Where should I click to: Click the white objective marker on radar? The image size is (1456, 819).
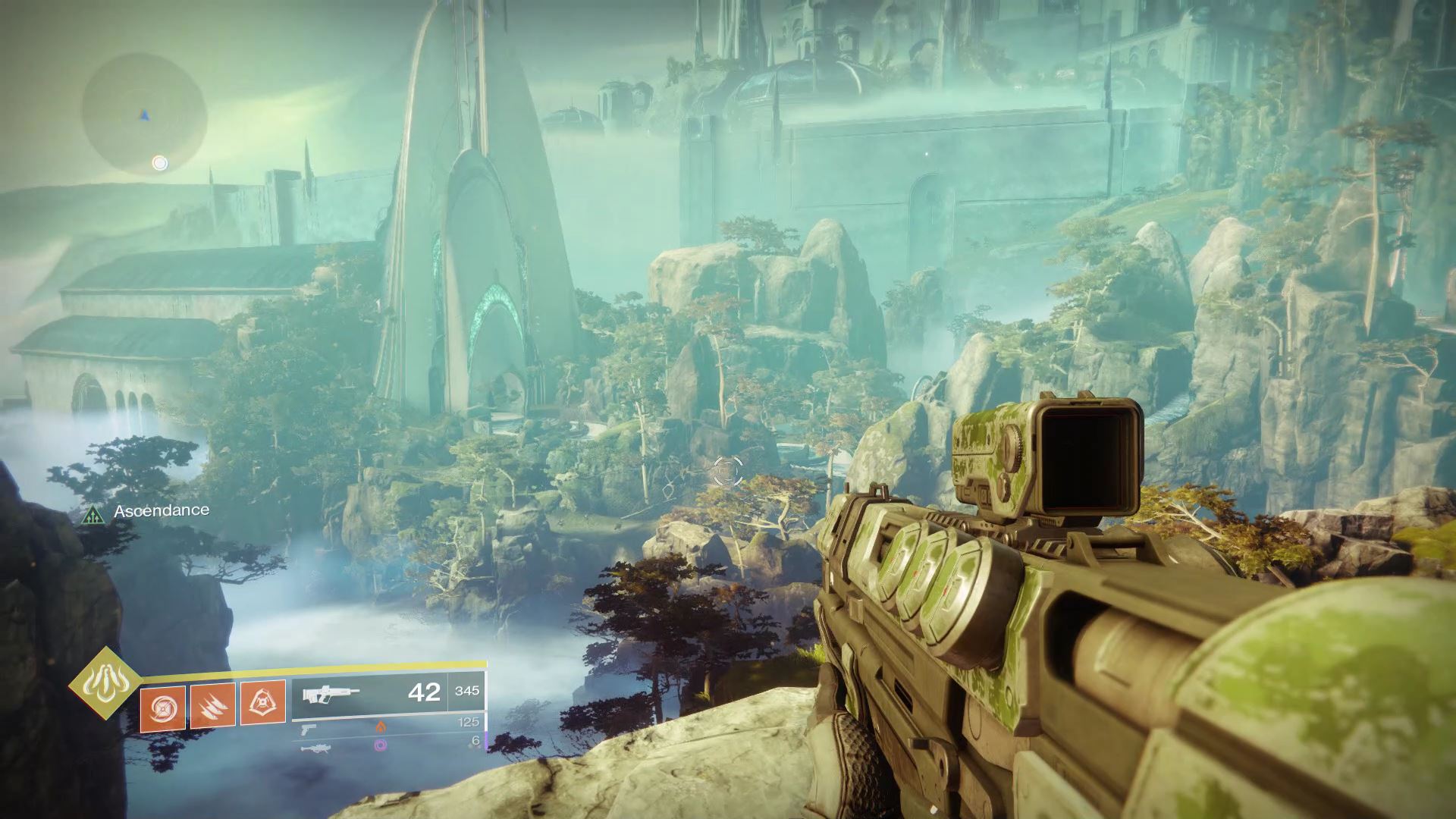(x=159, y=163)
